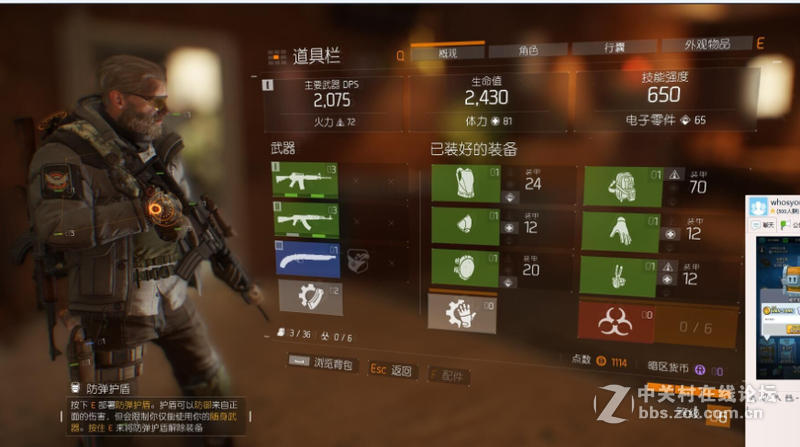The image size is (800, 447).
Task: Select the backpack gear slot
Action: tap(621, 186)
